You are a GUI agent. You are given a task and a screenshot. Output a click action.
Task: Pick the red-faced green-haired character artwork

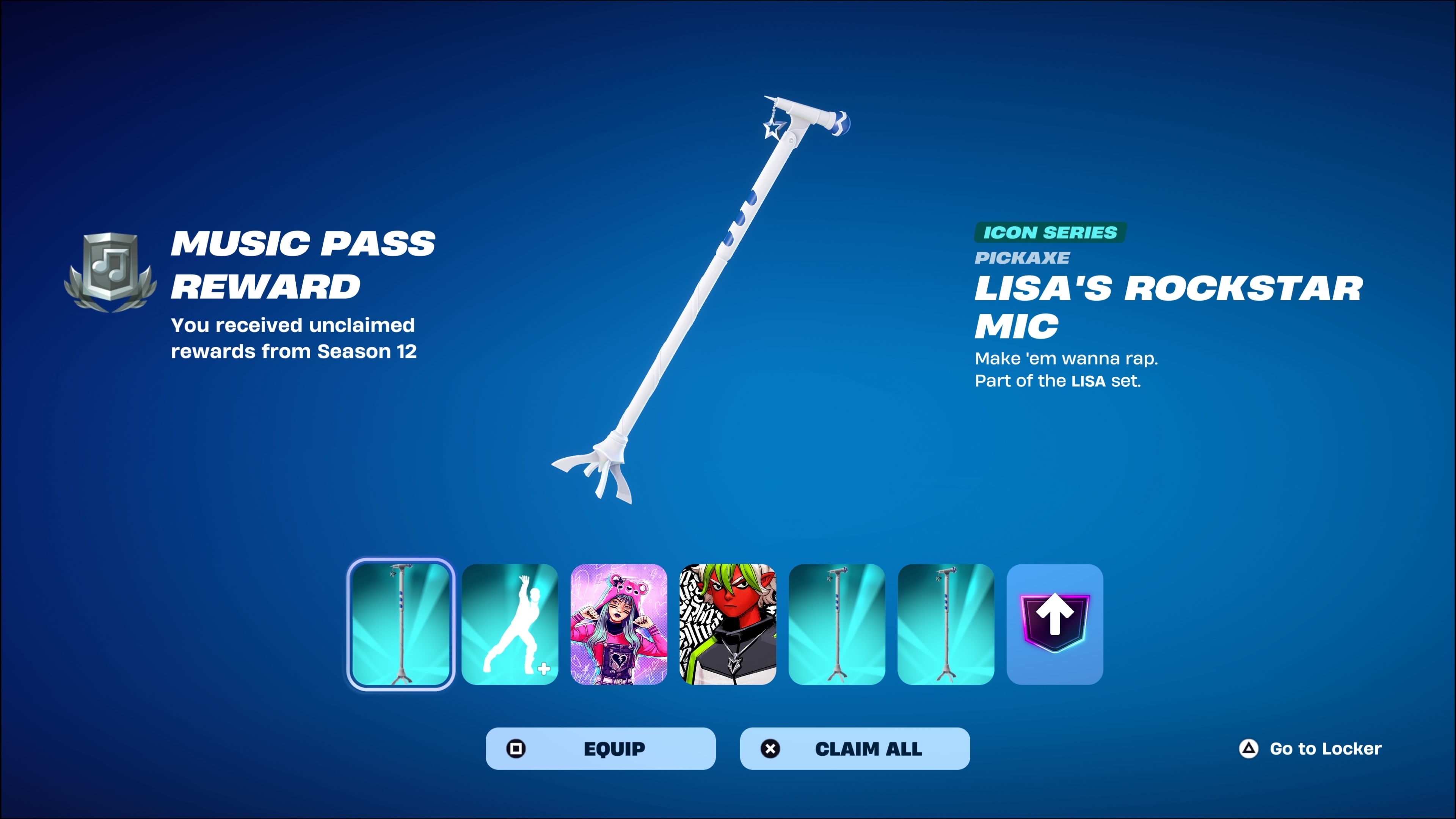(728, 624)
